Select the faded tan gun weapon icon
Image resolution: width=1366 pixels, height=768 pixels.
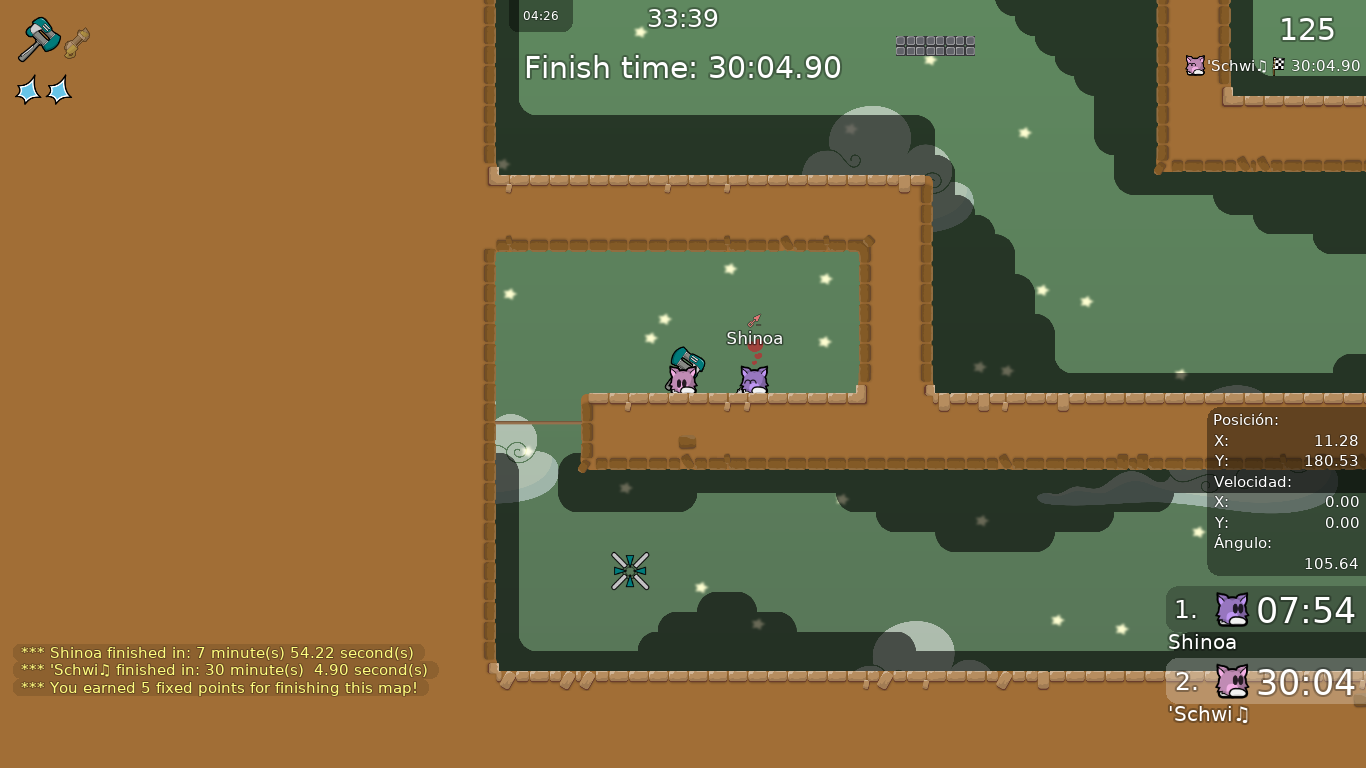tap(76, 43)
